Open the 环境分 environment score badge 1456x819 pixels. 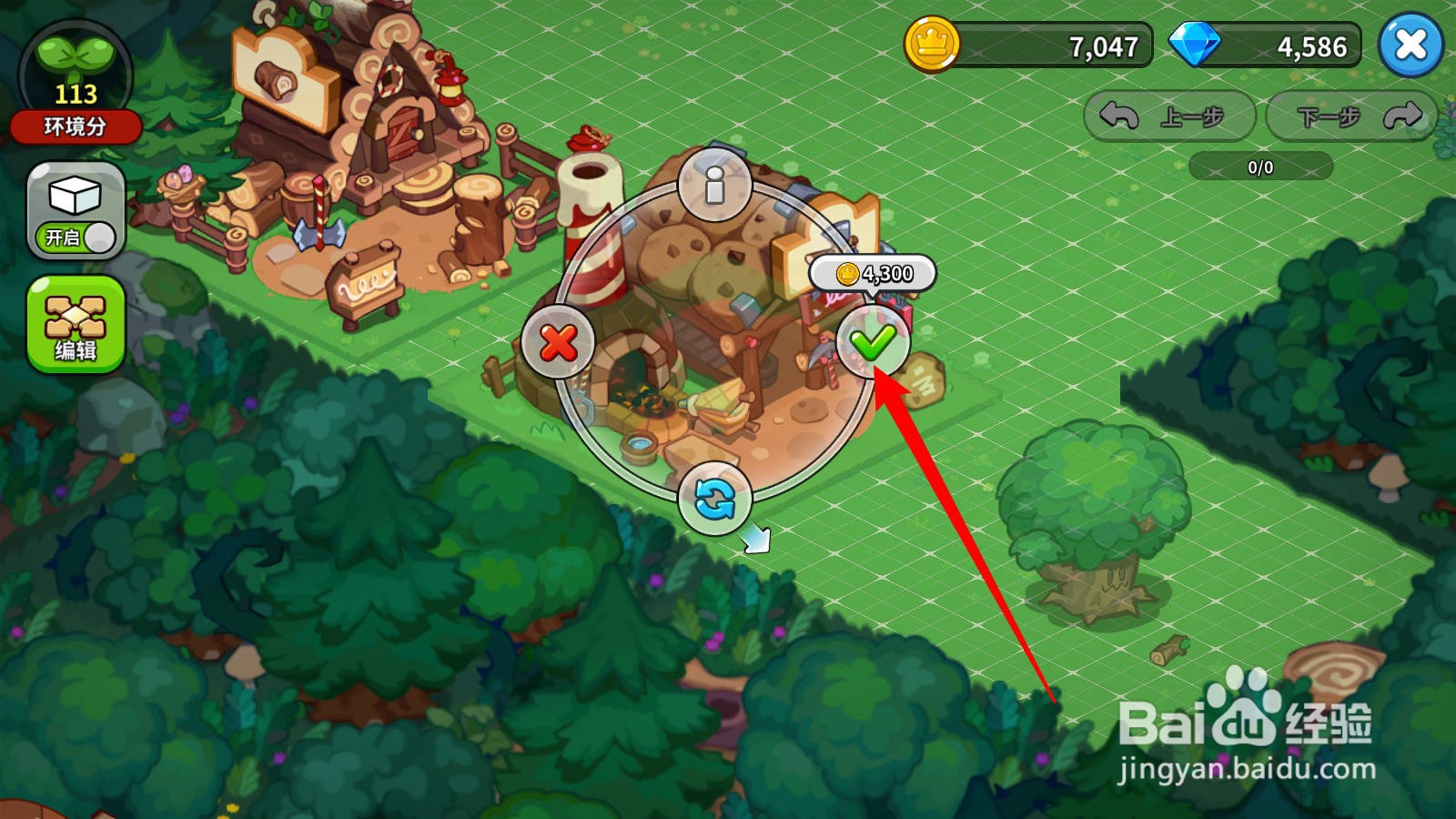[76, 84]
